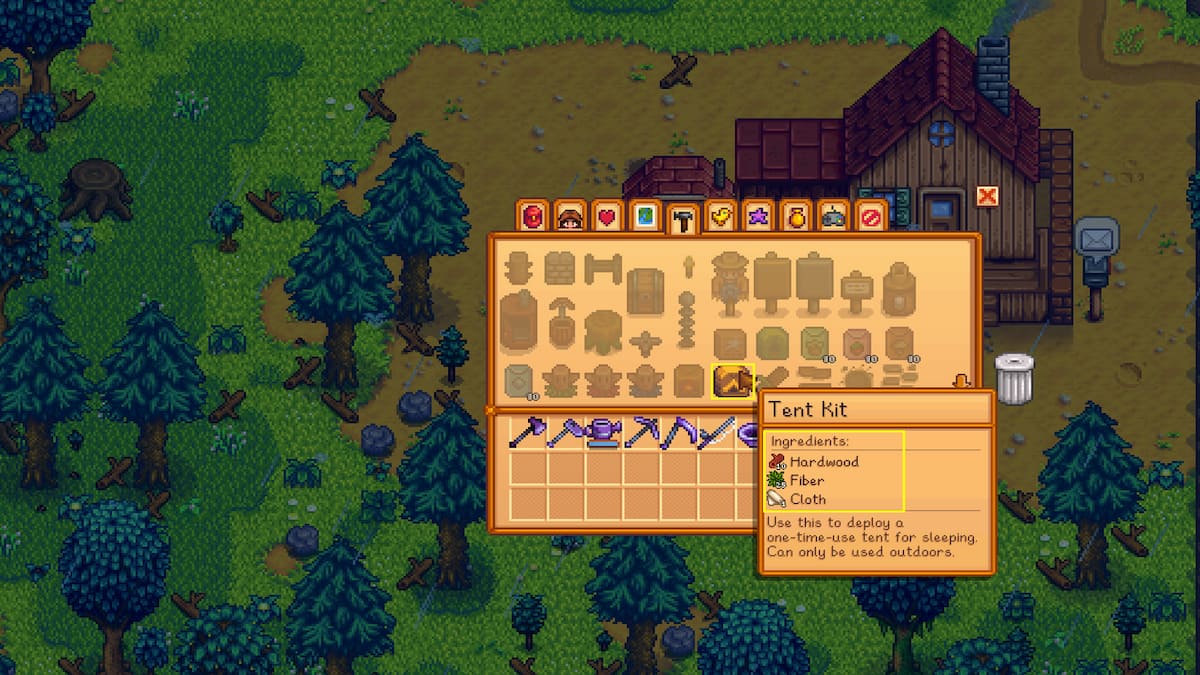Pick the hoe from the inventory
This screenshot has height=675, width=1200.
[x=565, y=432]
